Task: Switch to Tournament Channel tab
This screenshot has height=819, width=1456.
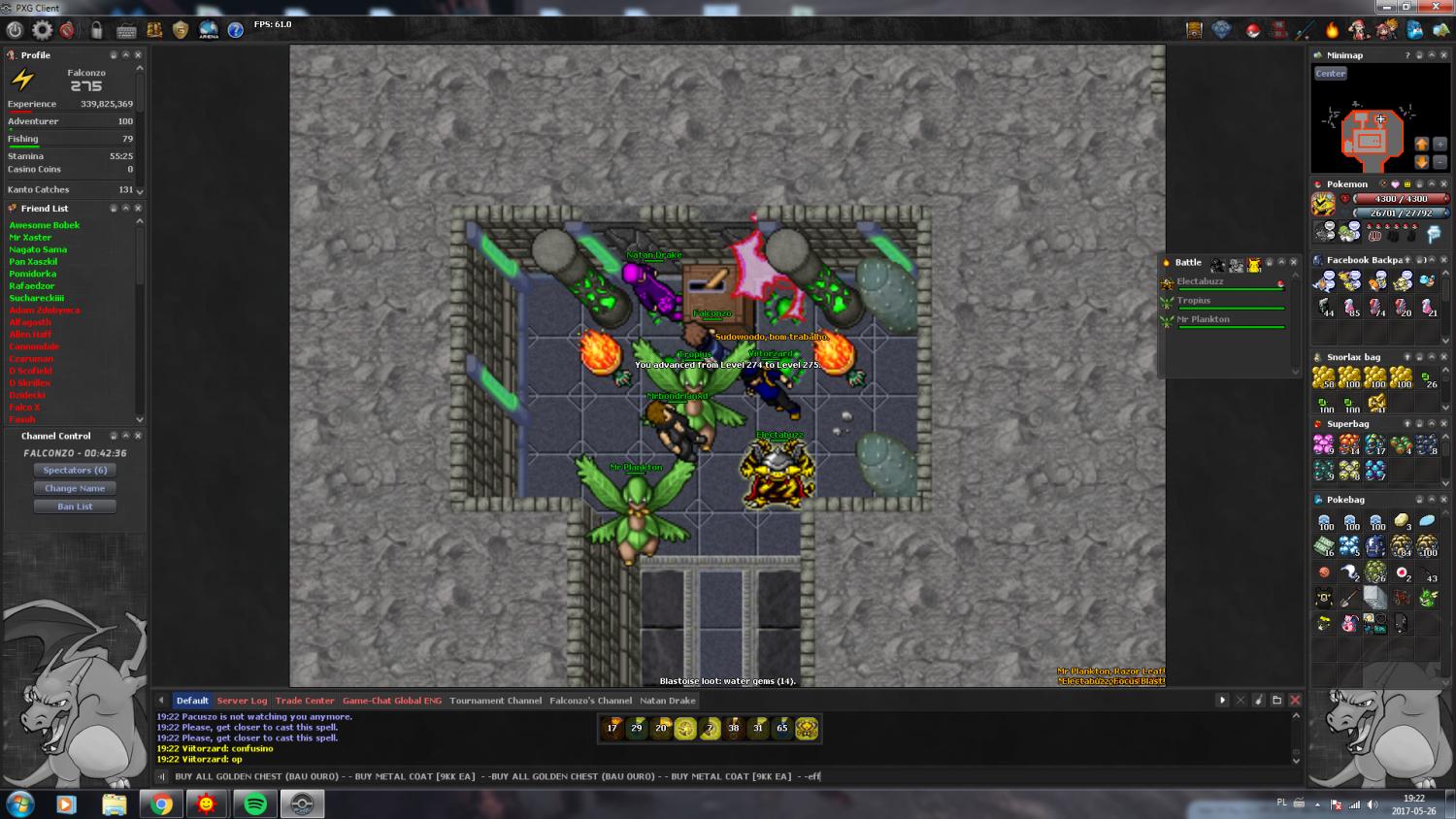Action: [495, 701]
